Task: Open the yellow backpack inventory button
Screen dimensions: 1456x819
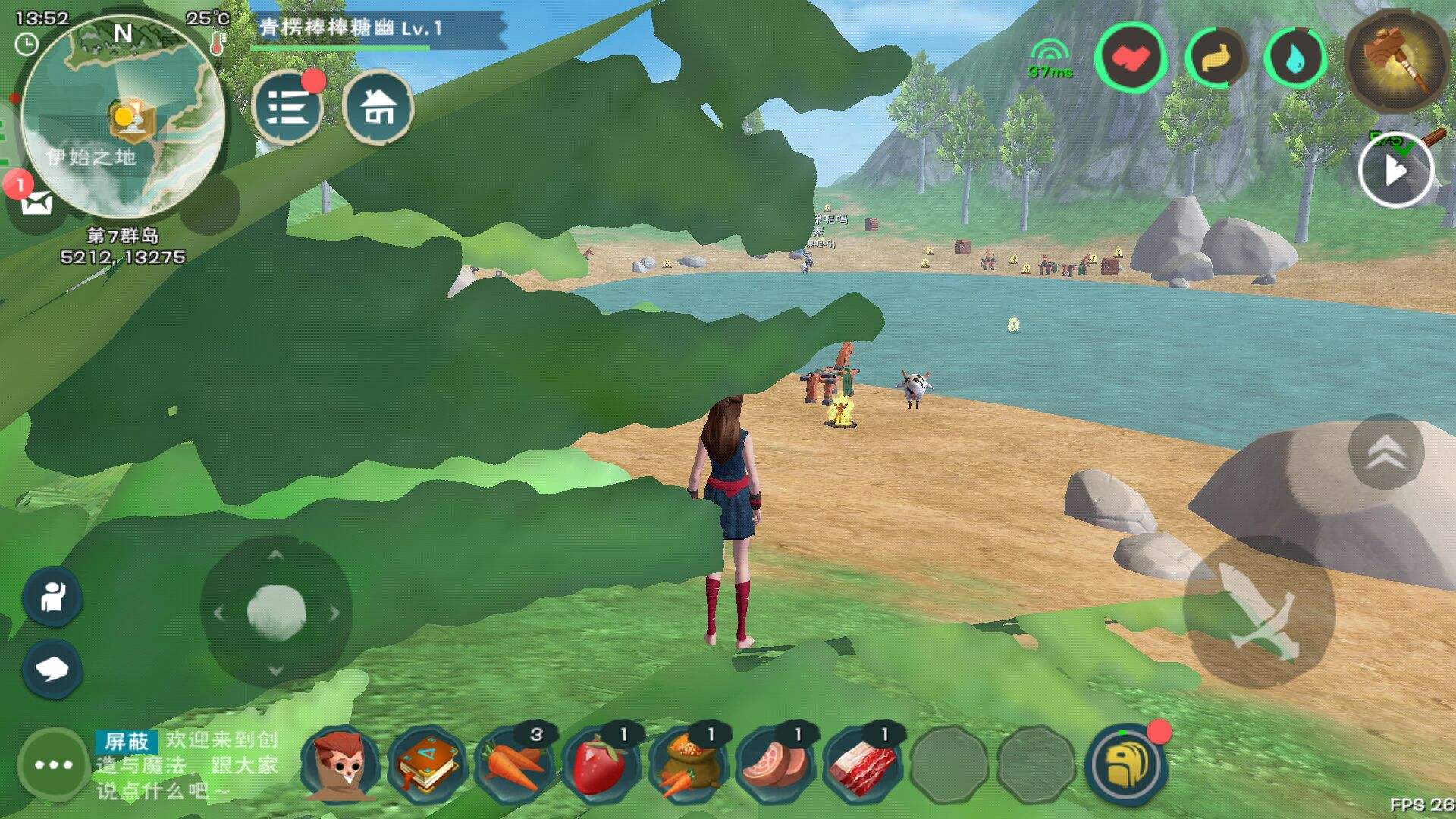Action: [x=1125, y=764]
